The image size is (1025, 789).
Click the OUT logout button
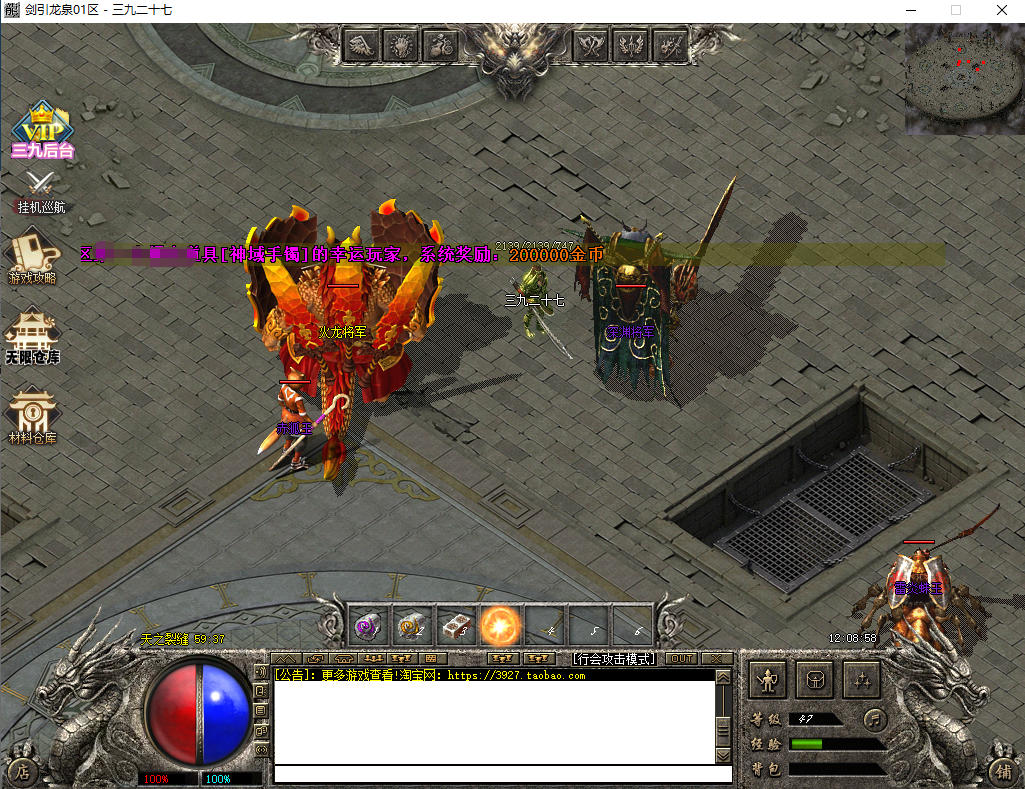coord(681,659)
